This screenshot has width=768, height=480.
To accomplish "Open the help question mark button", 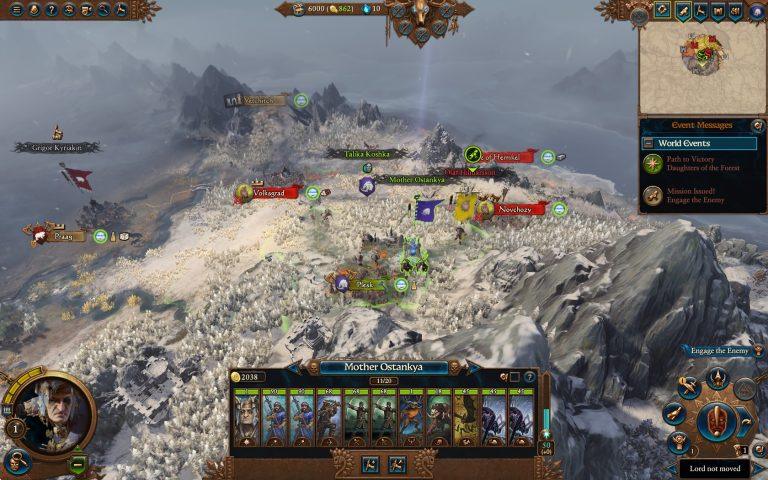I will pyautogui.click(x=50, y=9).
